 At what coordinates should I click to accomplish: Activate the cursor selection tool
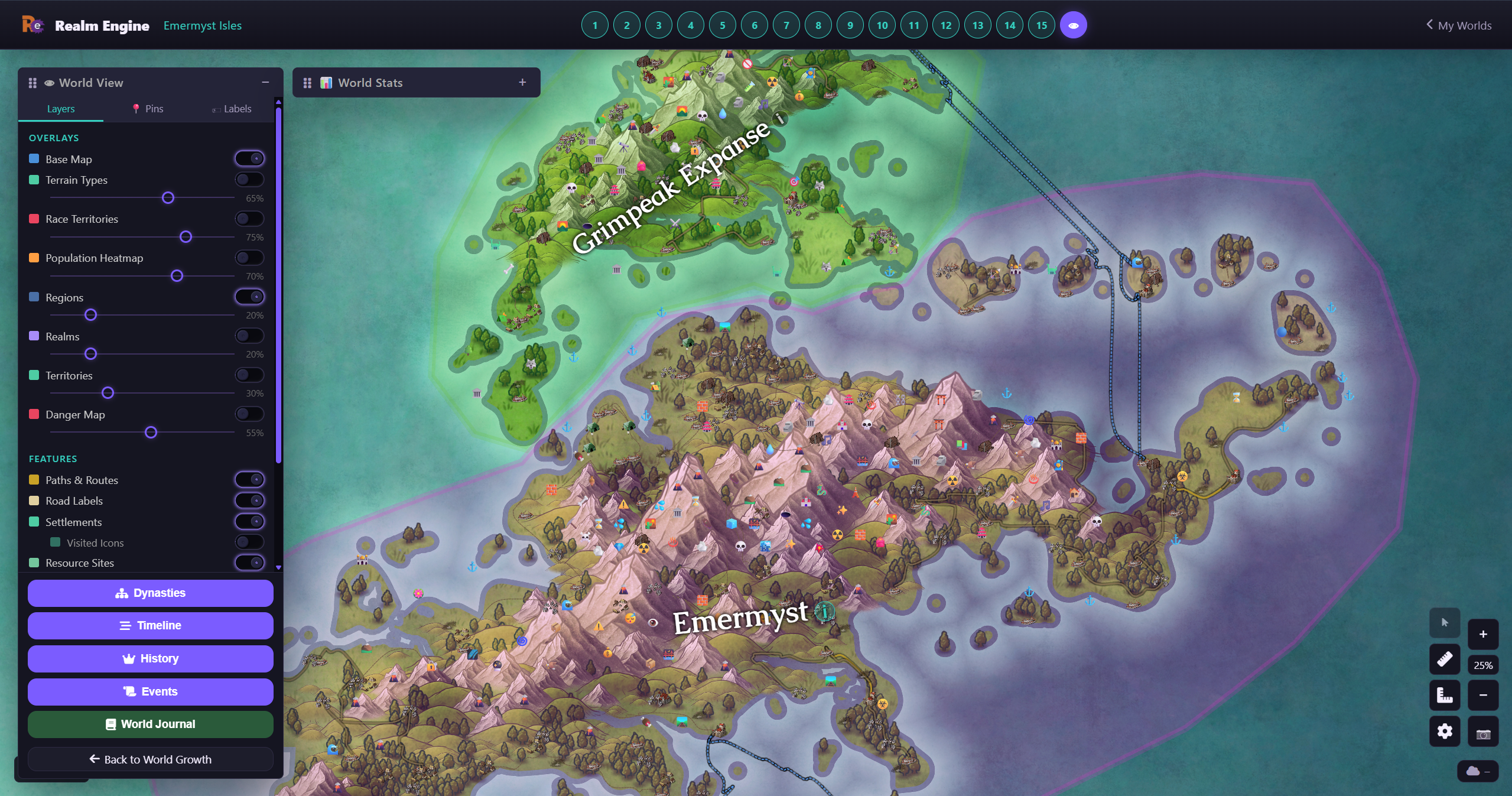(x=1445, y=622)
